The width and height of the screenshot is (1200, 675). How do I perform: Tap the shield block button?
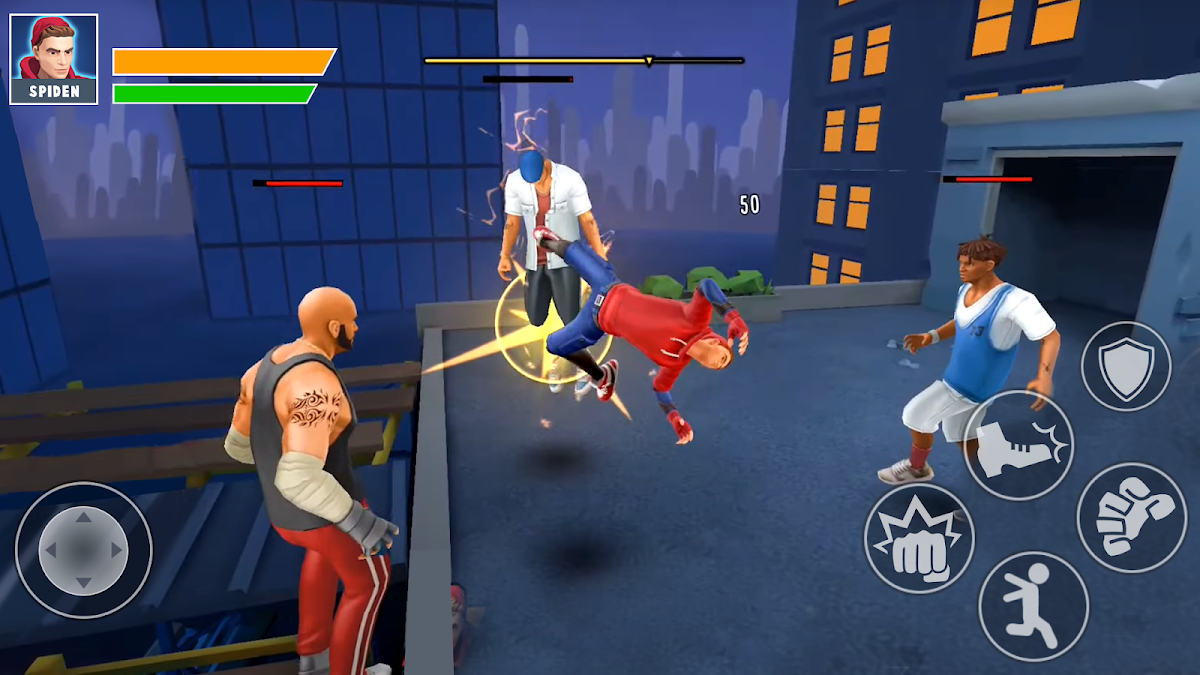pos(1125,366)
